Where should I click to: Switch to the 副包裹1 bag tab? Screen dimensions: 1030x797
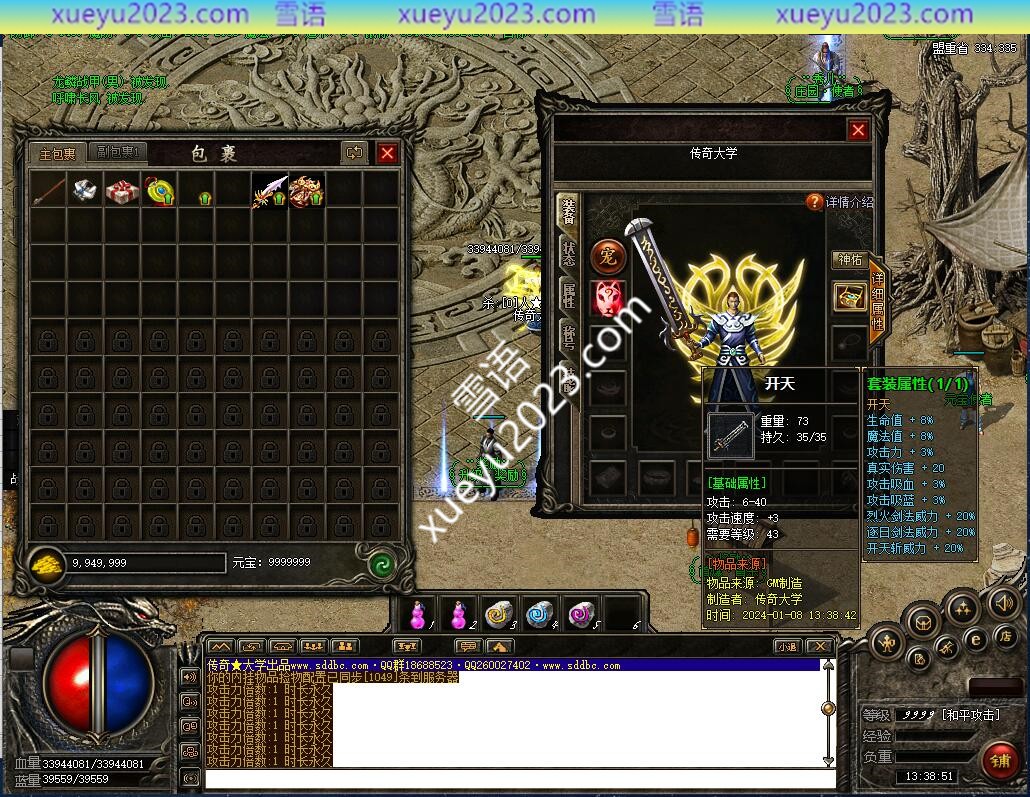tap(117, 152)
